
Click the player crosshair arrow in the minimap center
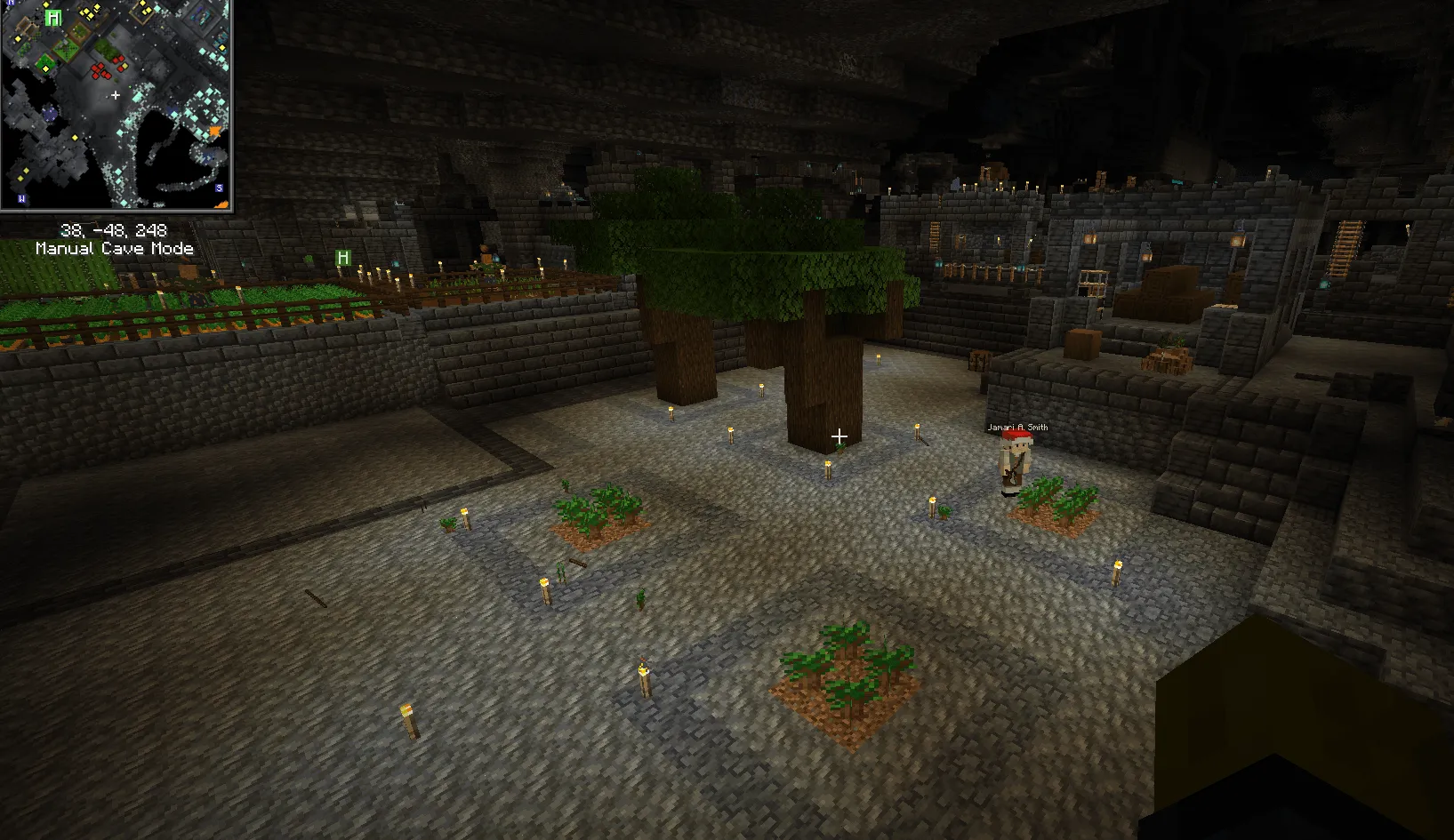tap(116, 95)
